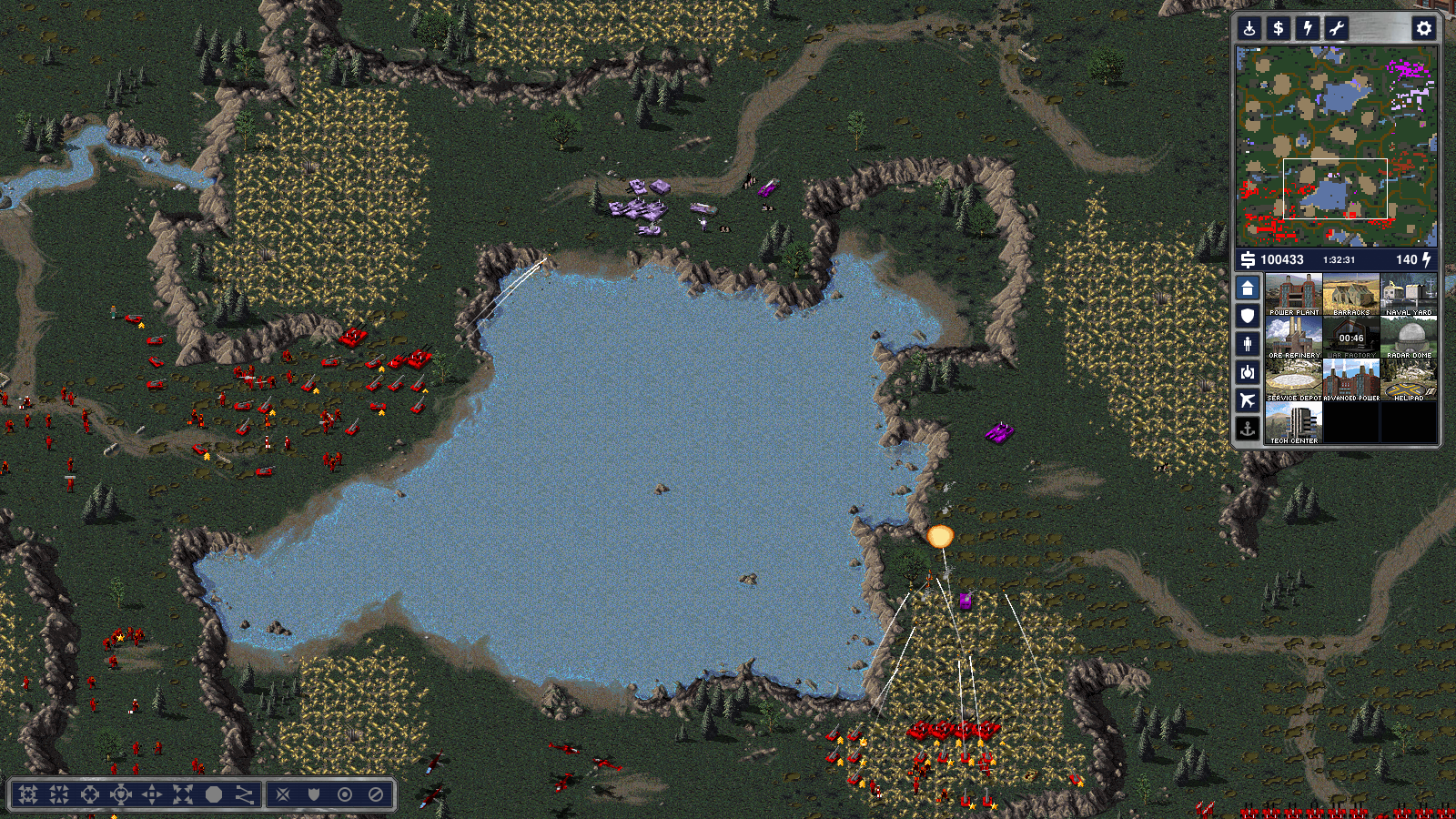Toggle power-down mode with the lightning button
This screenshot has width=1456, height=819.
coord(1308,28)
